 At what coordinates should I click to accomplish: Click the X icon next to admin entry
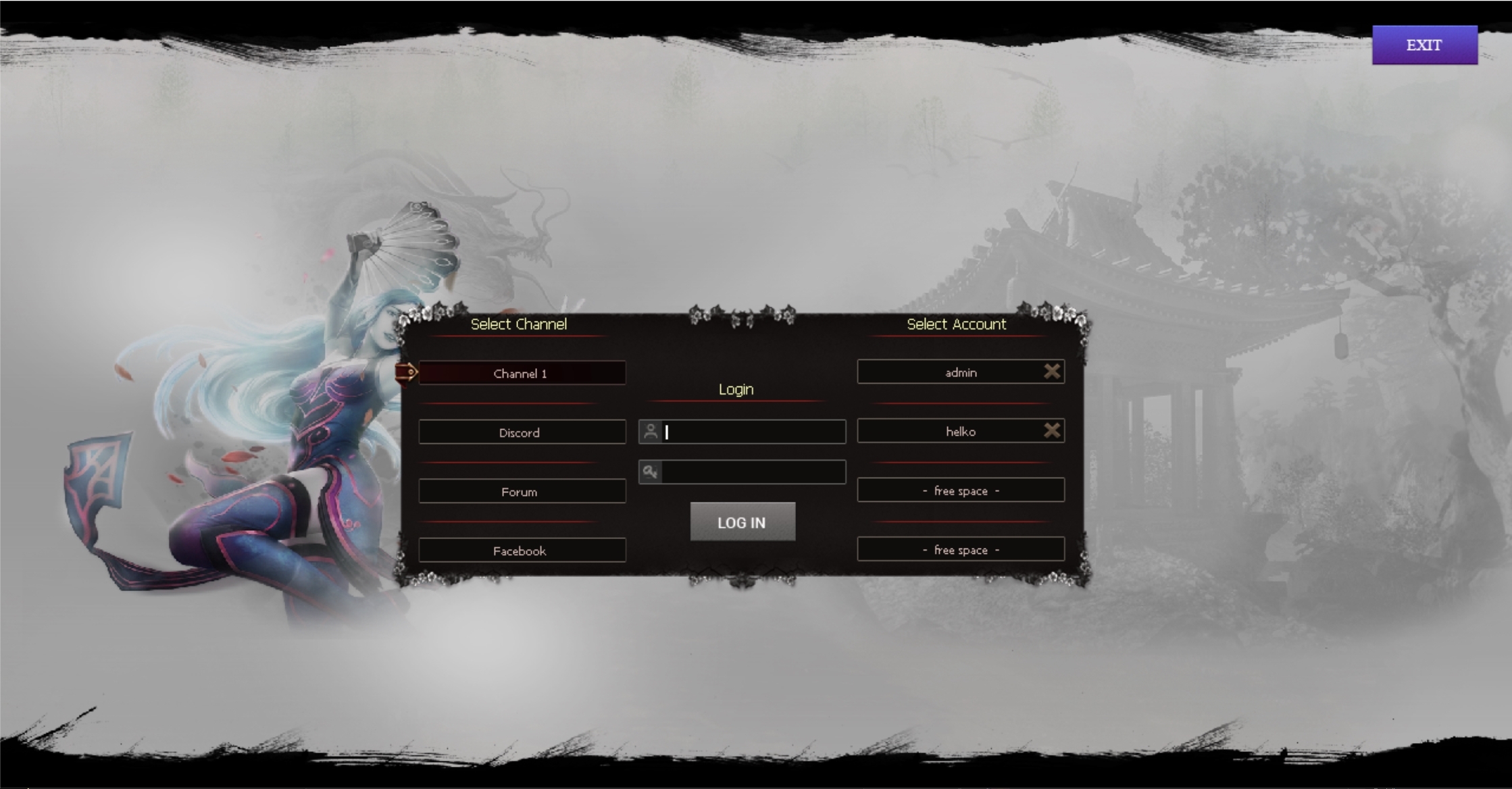pyautogui.click(x=1052, y=371)
